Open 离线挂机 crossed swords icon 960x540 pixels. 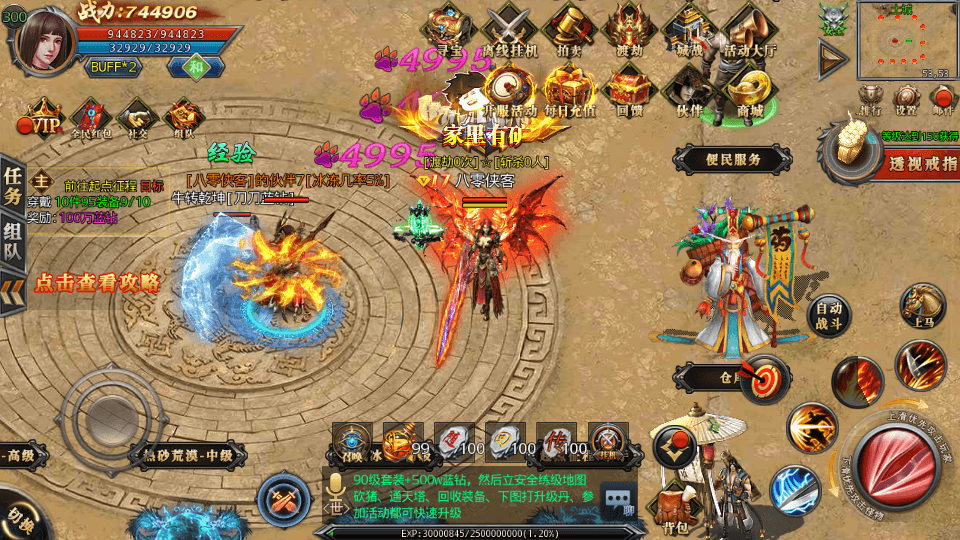(x=510, y=28)
